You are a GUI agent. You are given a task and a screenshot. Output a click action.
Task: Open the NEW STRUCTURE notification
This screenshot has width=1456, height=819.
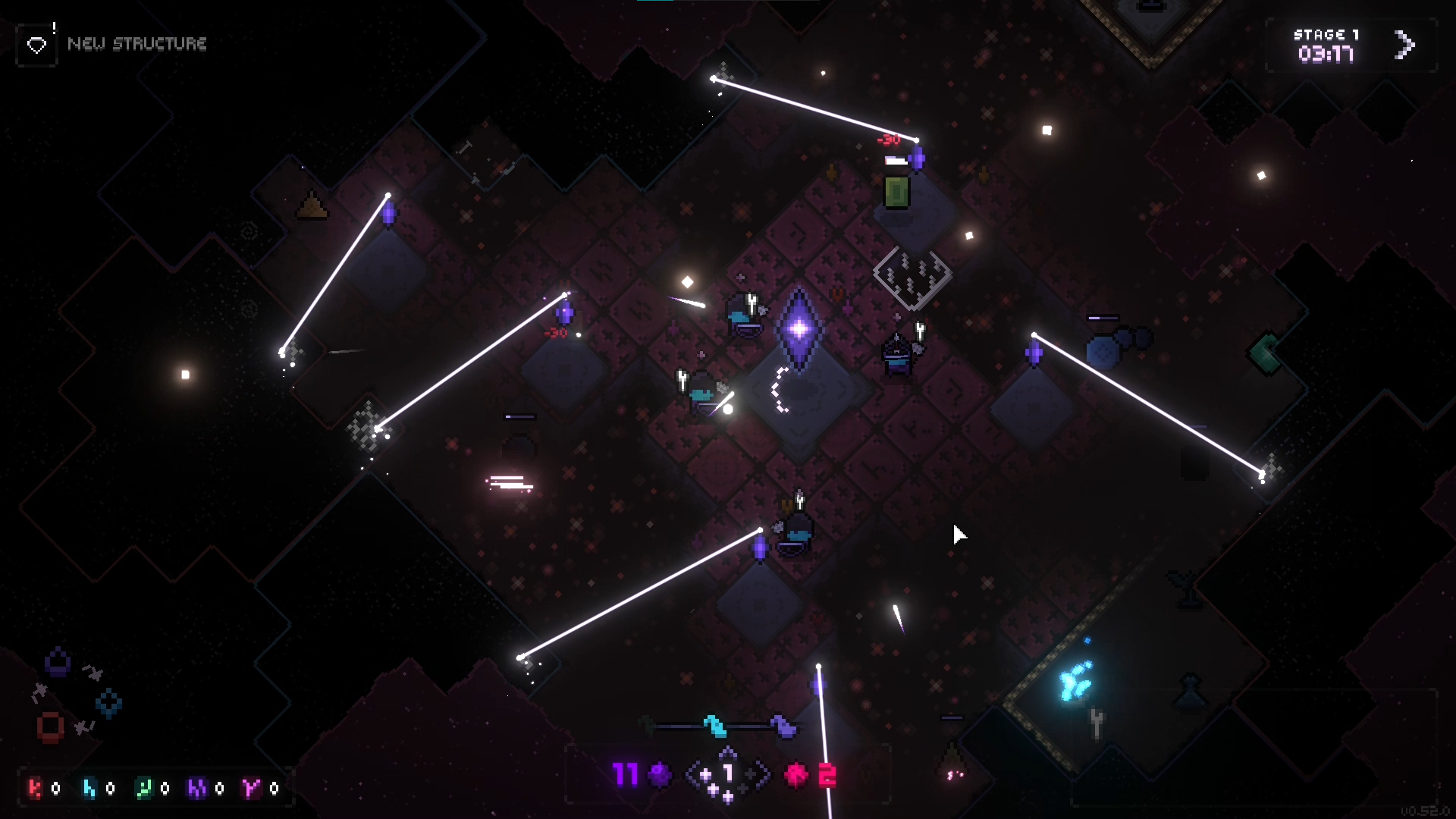point(137,44)
